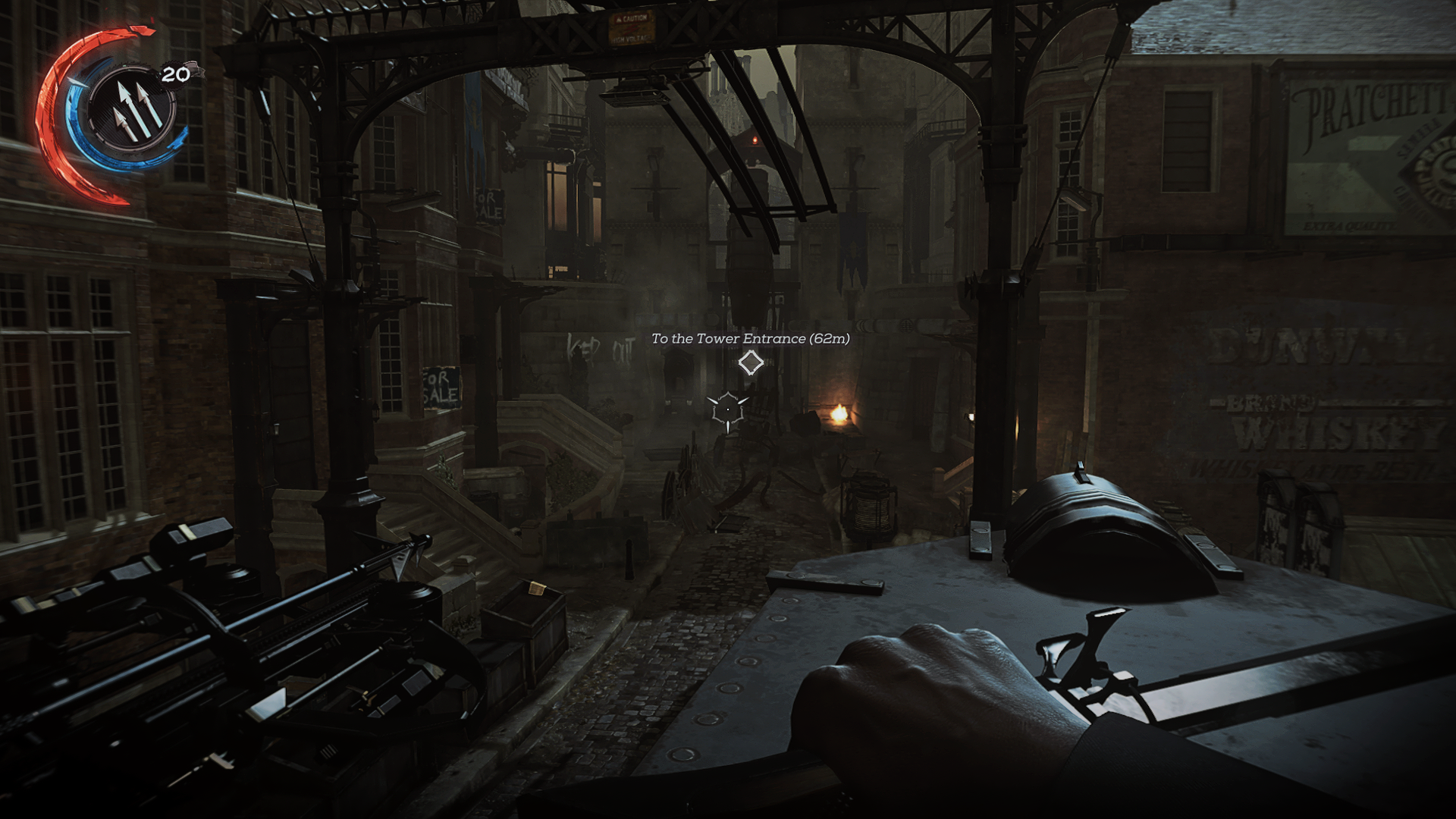
Task: Click the Tower Entrance objective marker
Action: tap(751, 363)
